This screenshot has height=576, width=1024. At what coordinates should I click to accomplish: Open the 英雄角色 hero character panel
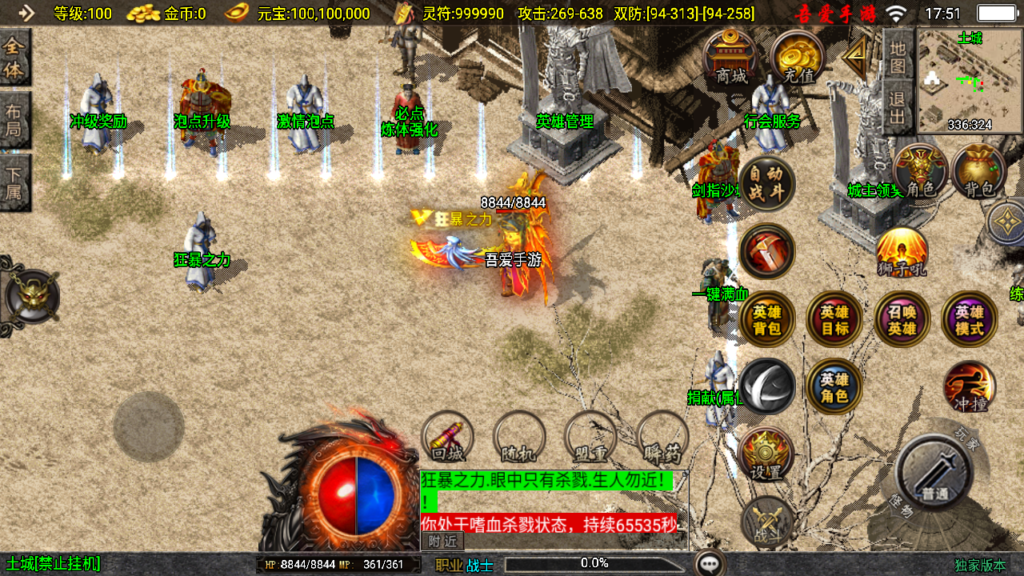834,386
